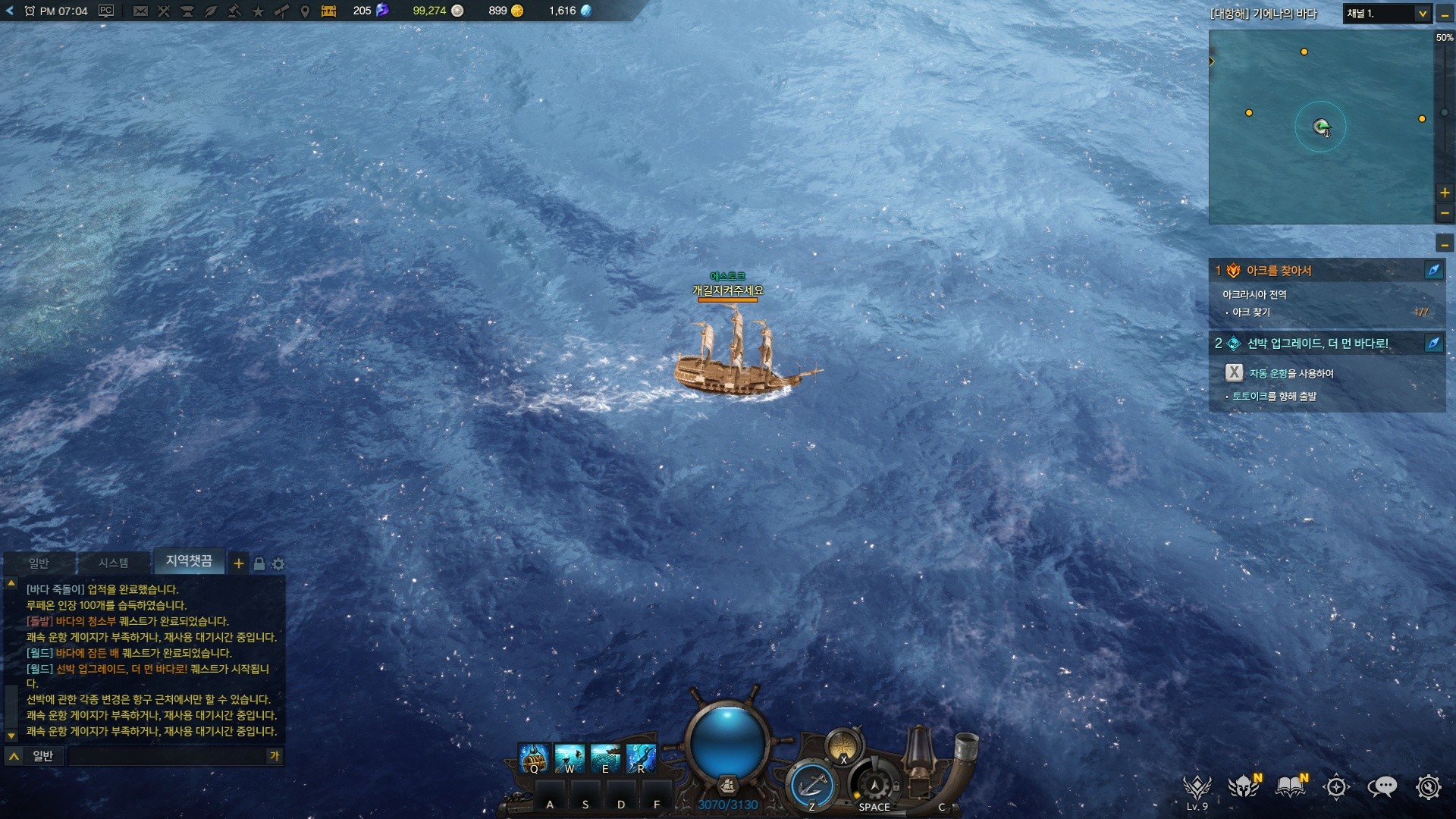Switch to the 일반 chat tab
The height and width of the screenshot is (819, 1456).
[x=39, y=563]
